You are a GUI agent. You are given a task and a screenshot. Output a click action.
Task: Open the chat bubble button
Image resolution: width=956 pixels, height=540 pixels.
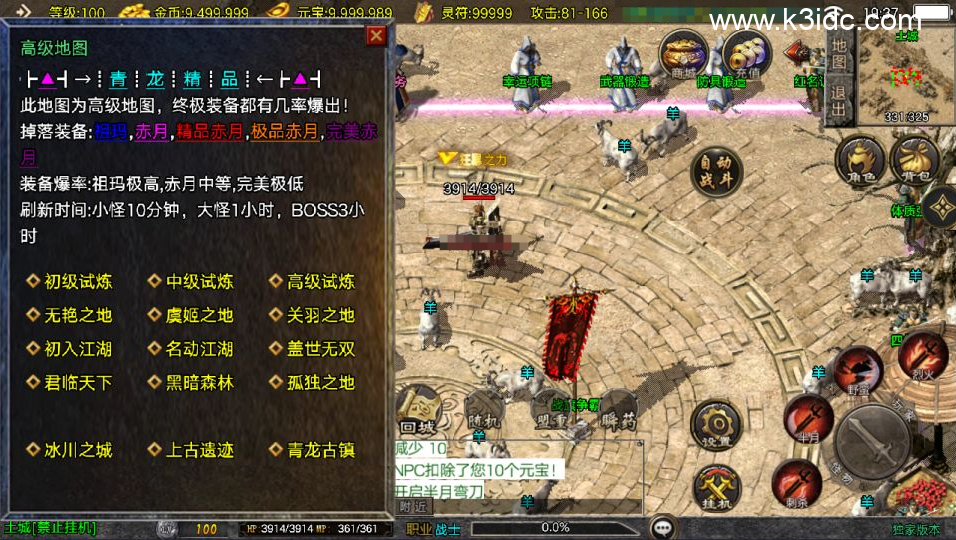[662, 528]
